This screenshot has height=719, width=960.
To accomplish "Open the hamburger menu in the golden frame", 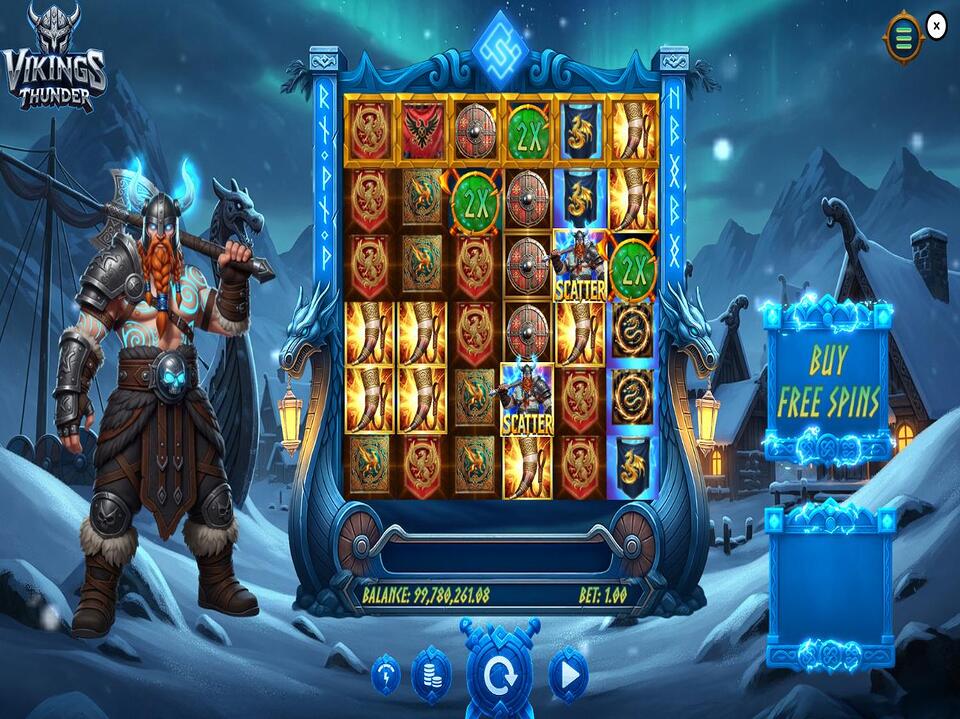I will click(x=903, y=38).
